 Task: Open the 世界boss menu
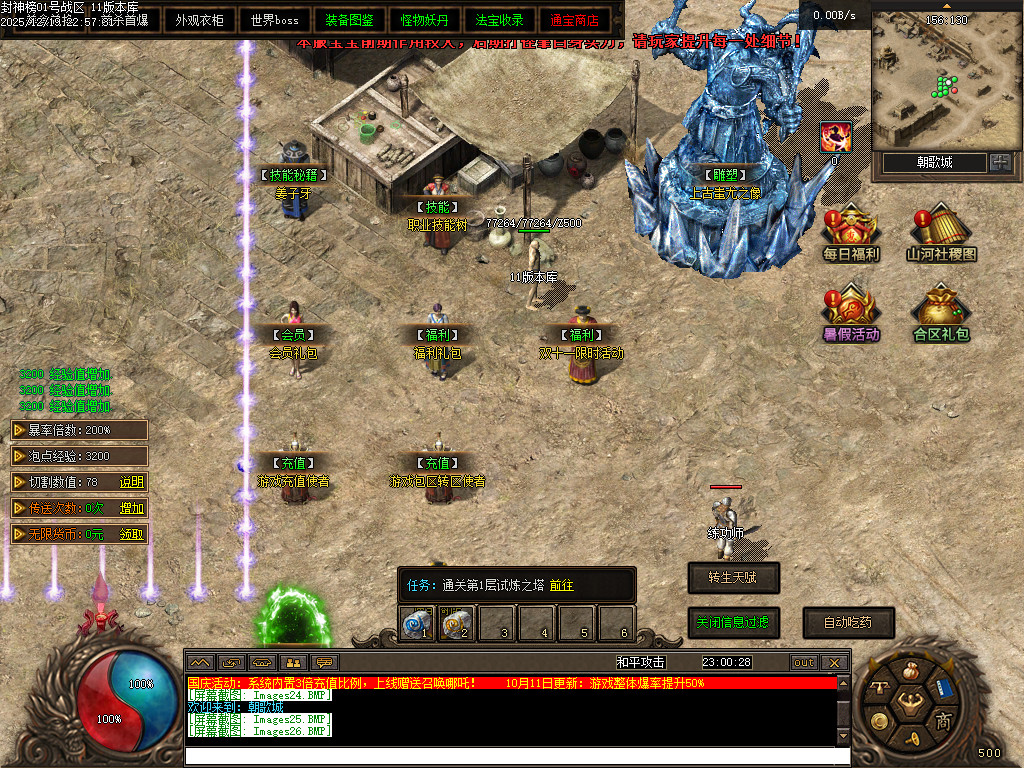(275, 19)
